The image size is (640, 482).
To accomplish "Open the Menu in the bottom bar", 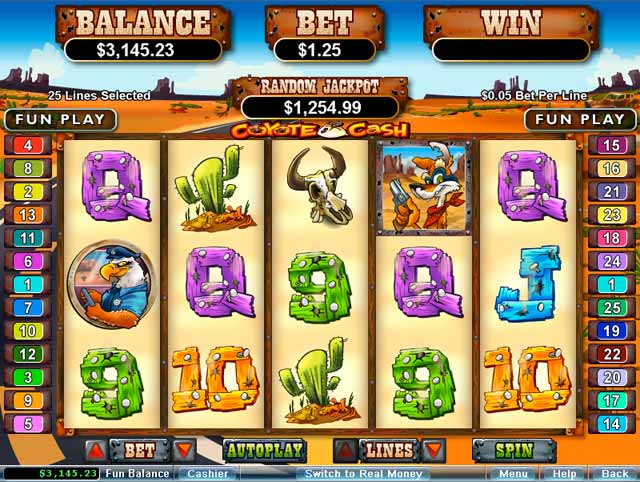I will tap(513, 474).
